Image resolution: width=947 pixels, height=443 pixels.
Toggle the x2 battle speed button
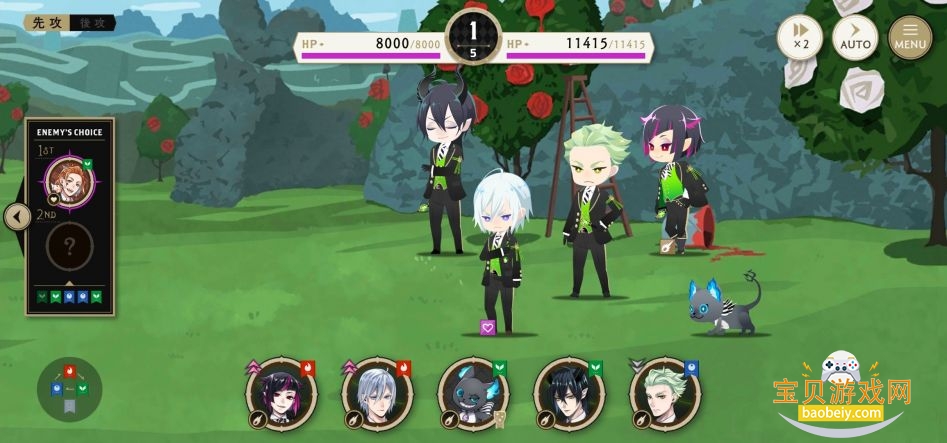[800, 37]
